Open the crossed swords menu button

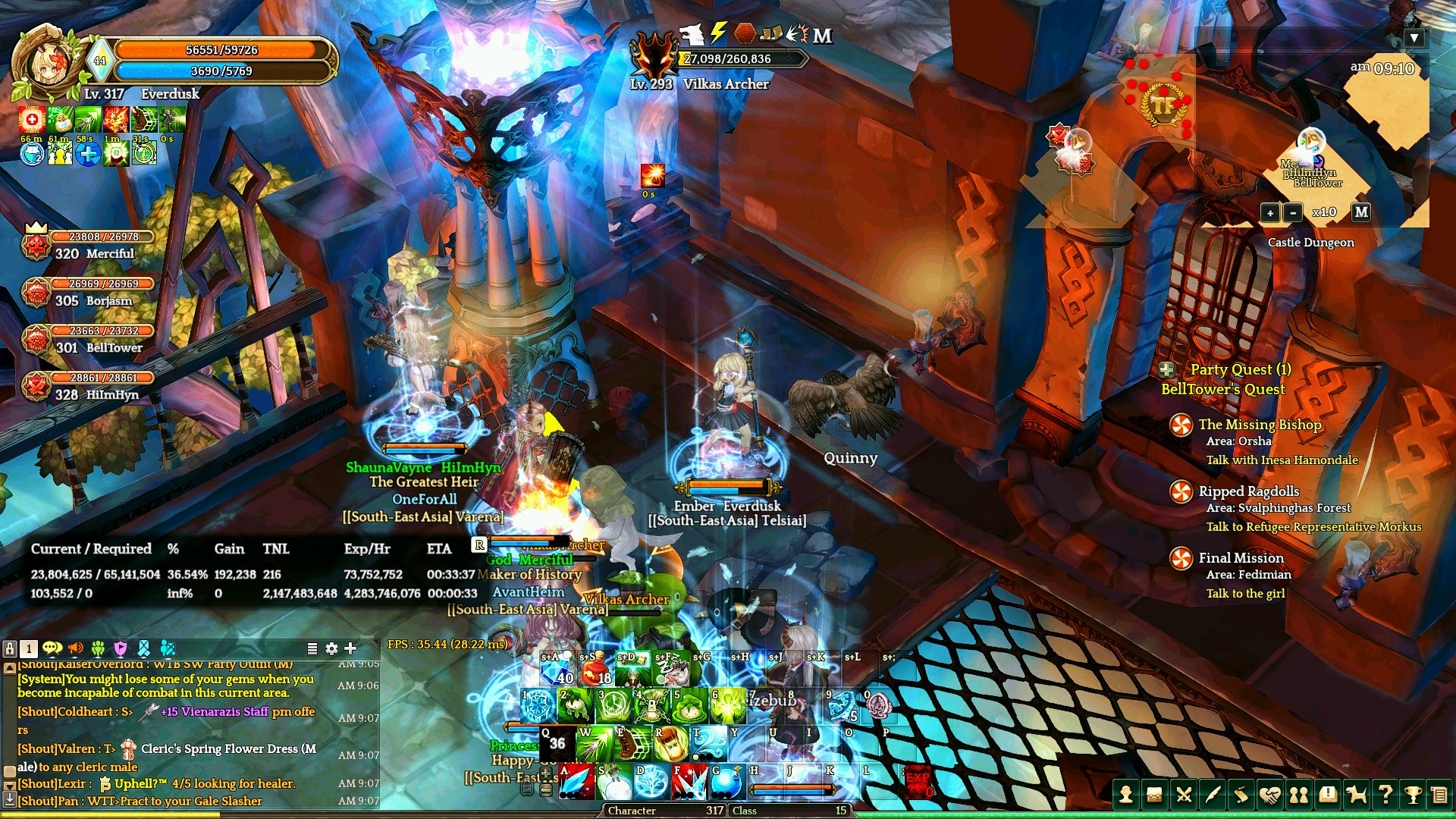pyautogui.click(x=1183, y=794)
